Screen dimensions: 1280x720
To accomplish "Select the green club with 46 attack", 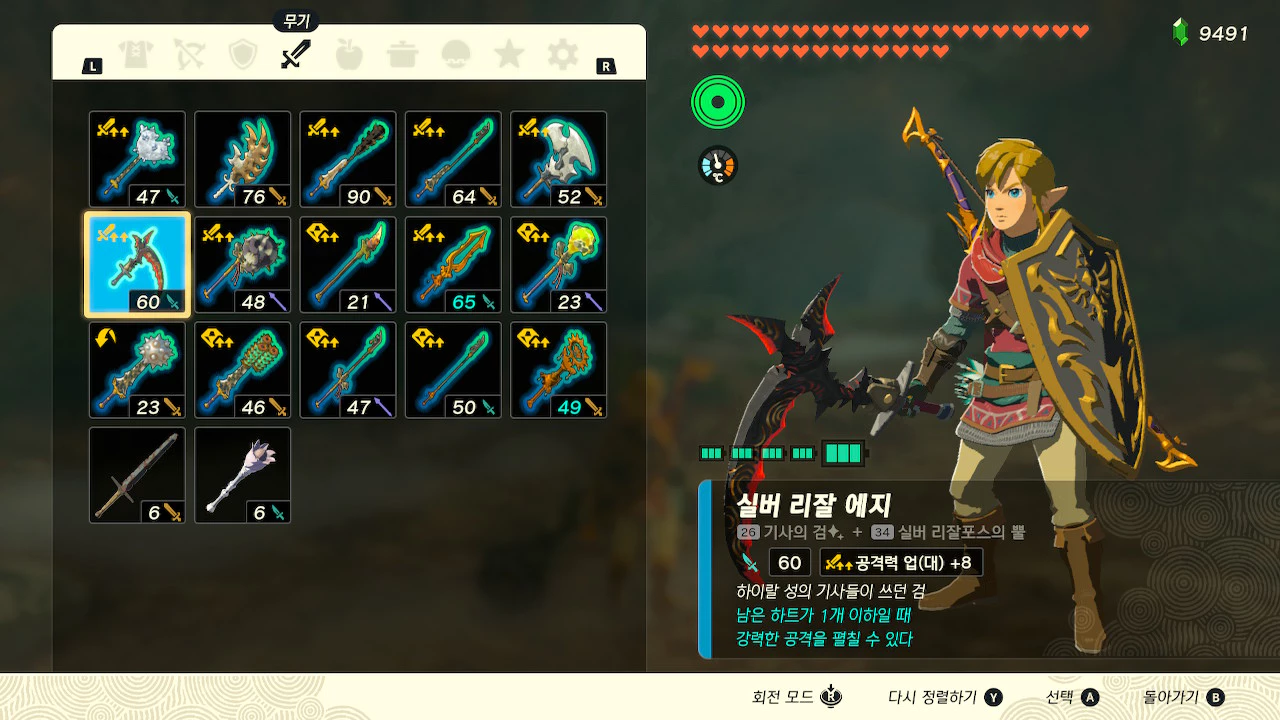I will click(x=243, y=370).
